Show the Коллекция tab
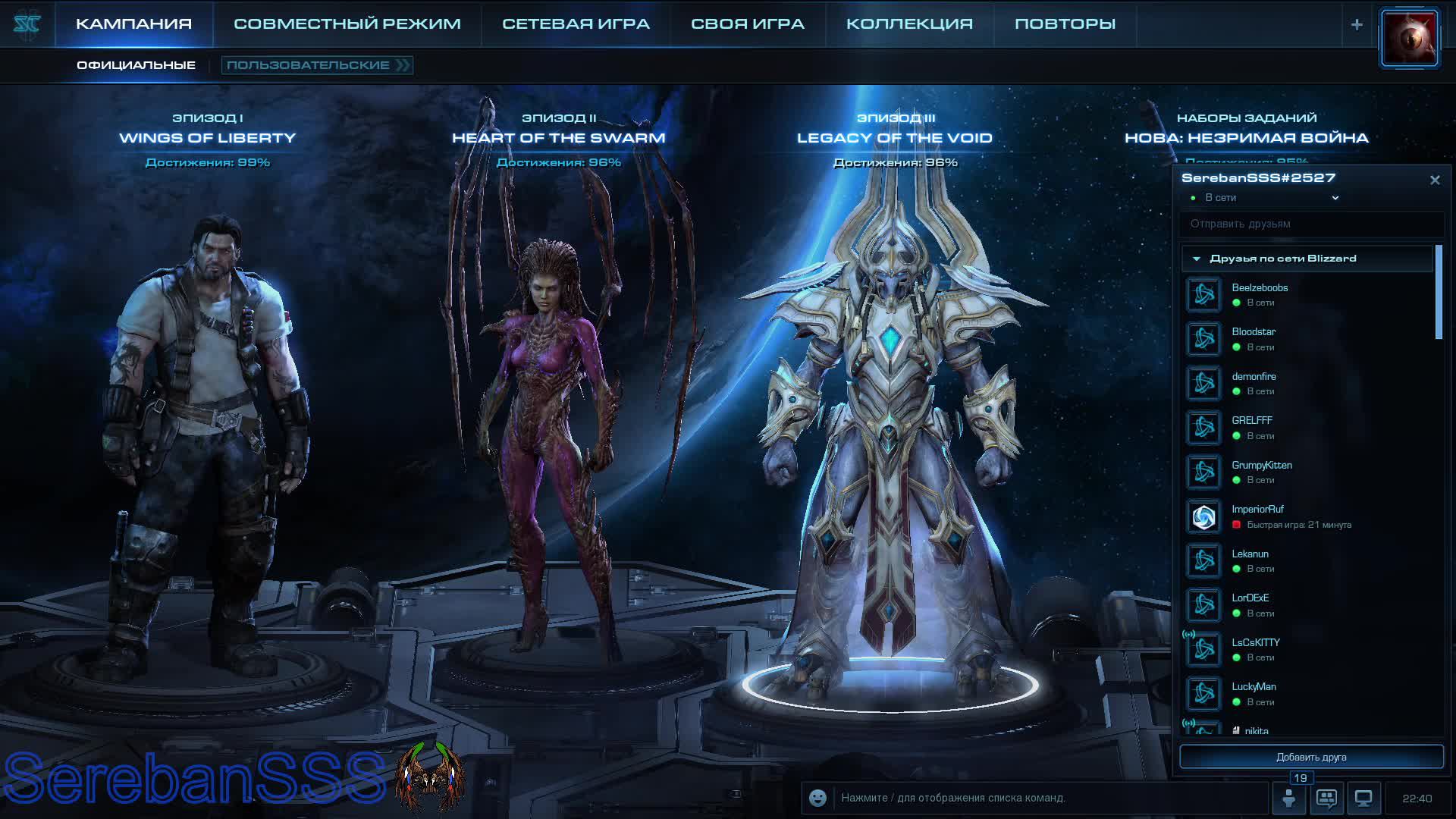This screenshot has width=1456, height=819. coord(909,24)
